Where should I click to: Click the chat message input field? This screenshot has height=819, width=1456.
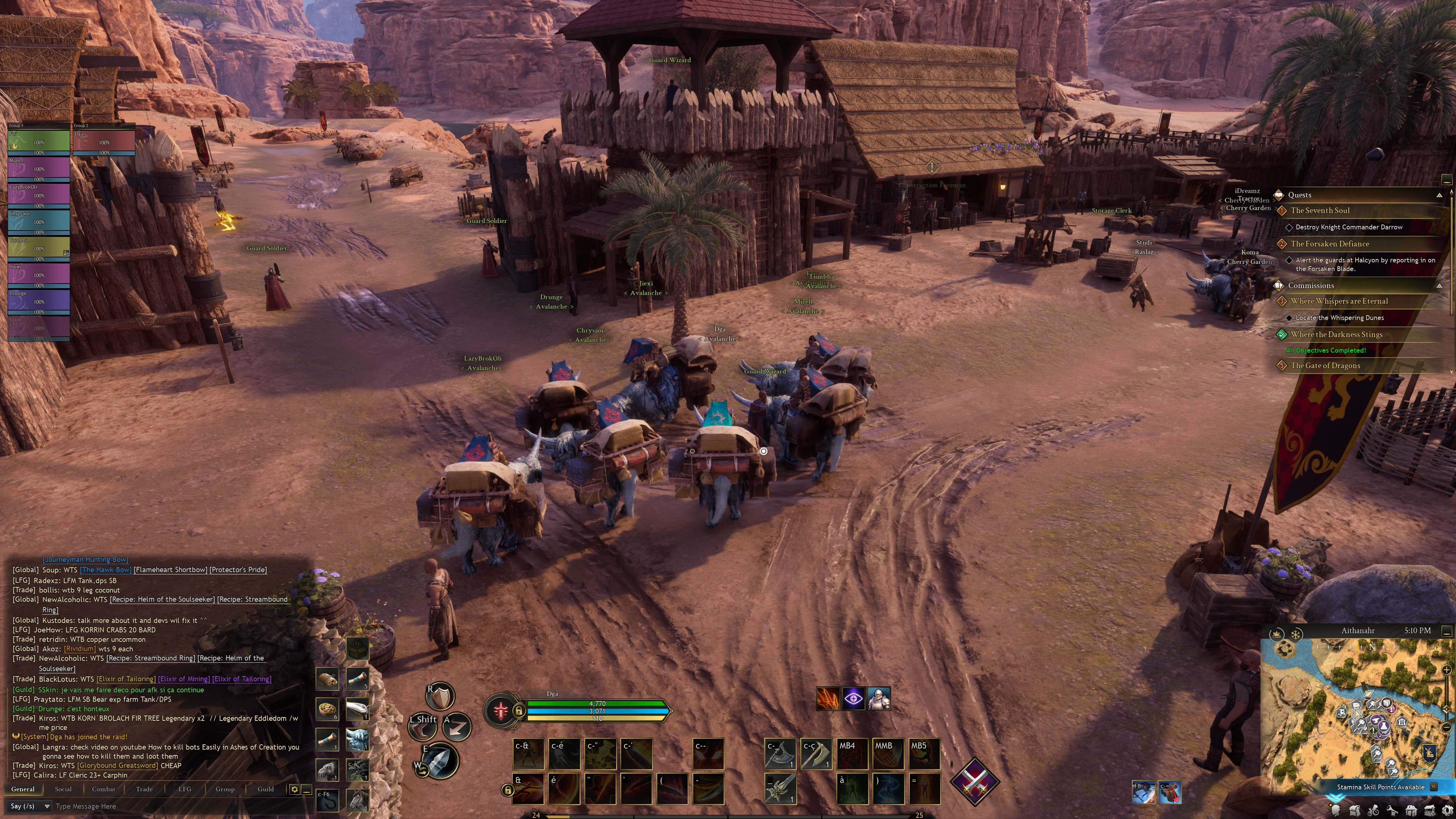[169, 806]
